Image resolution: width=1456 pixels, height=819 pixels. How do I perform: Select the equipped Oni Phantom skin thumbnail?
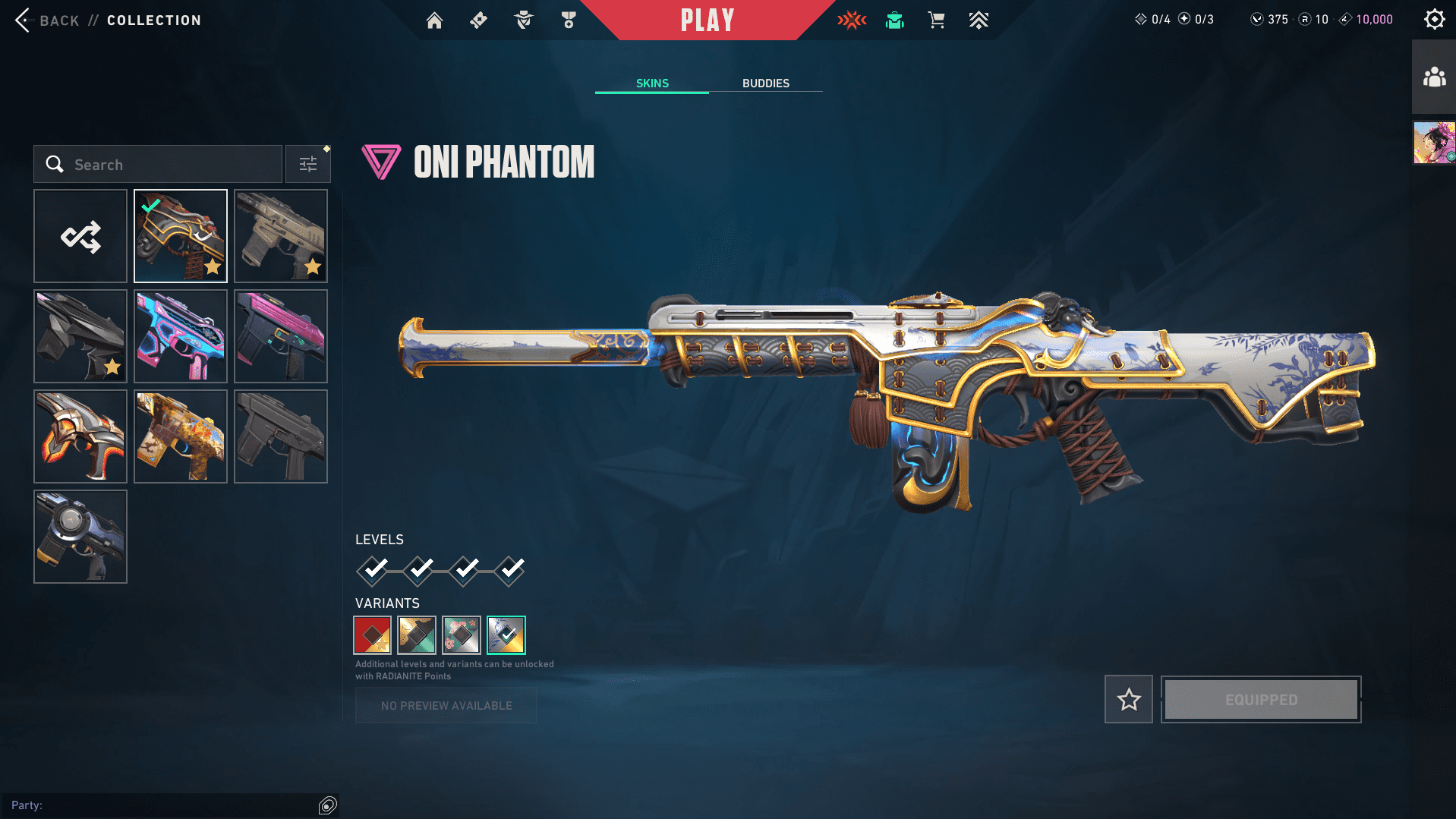[181, 236]
